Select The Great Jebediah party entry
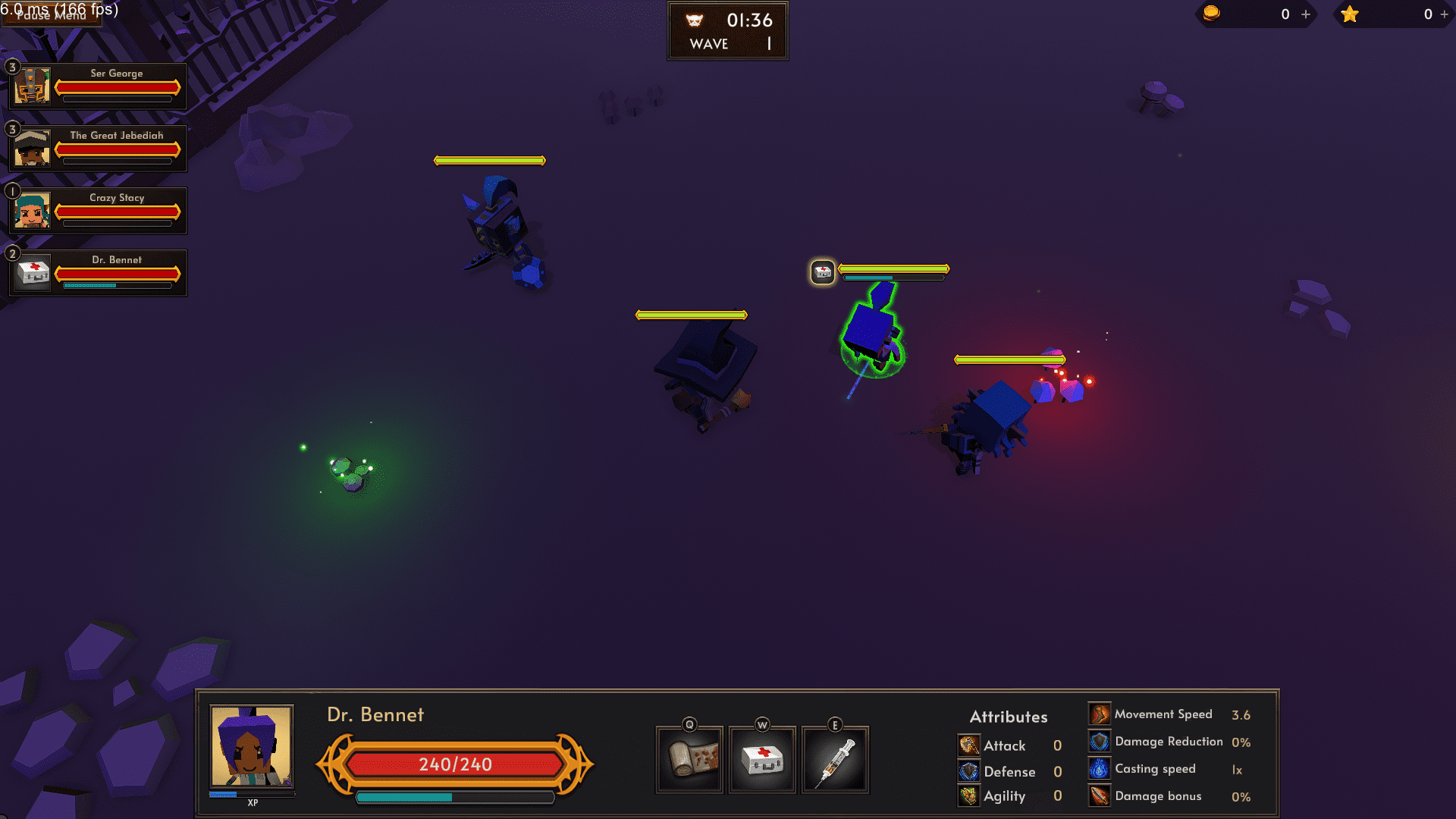The image size is (1456, 819). point(98,148)
